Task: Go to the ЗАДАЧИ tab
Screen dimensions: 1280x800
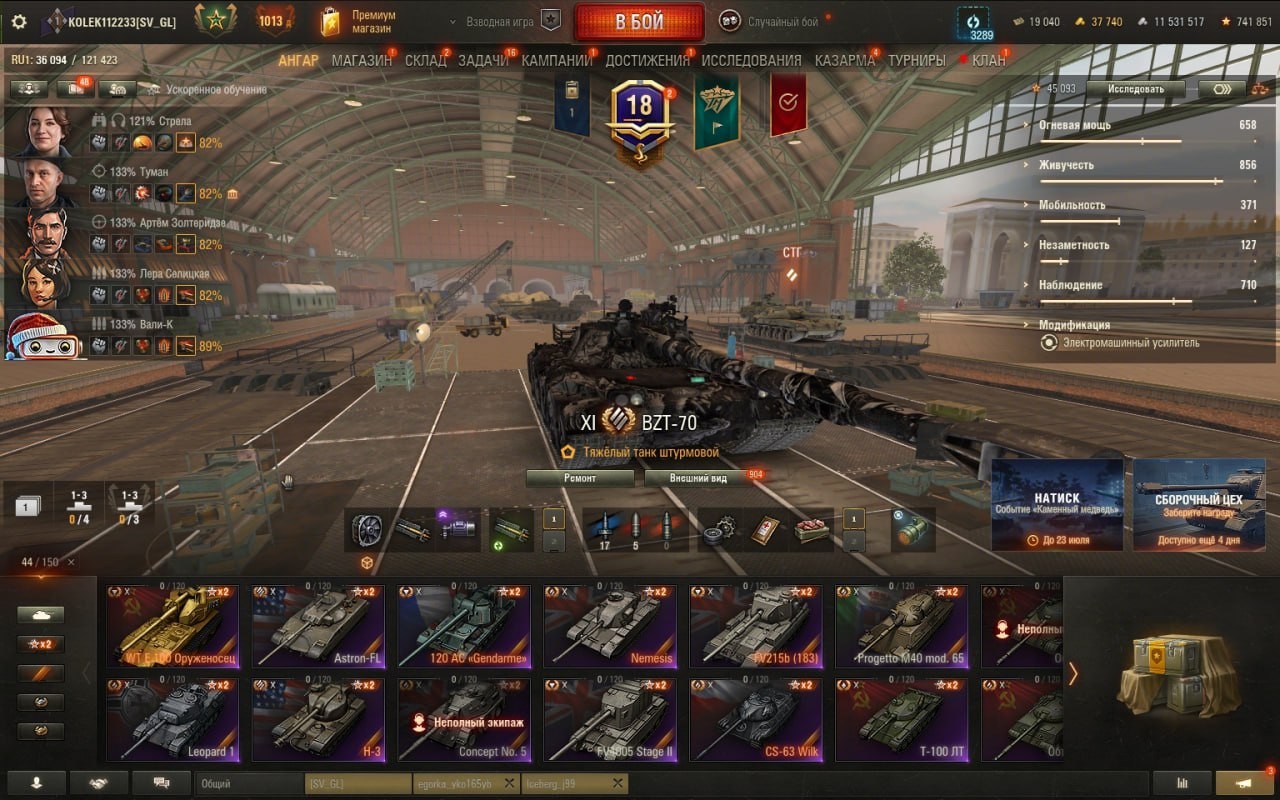Action: pyautogui.click(x=483, y=60)
